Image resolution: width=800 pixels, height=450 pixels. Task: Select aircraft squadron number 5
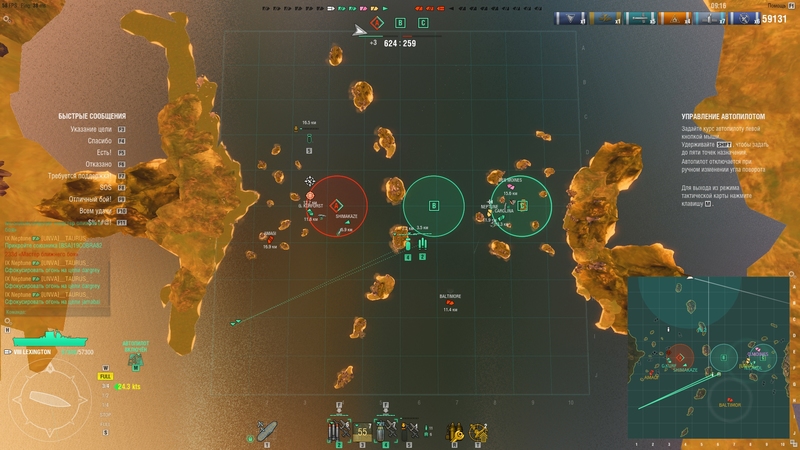[x=407, y=430]
